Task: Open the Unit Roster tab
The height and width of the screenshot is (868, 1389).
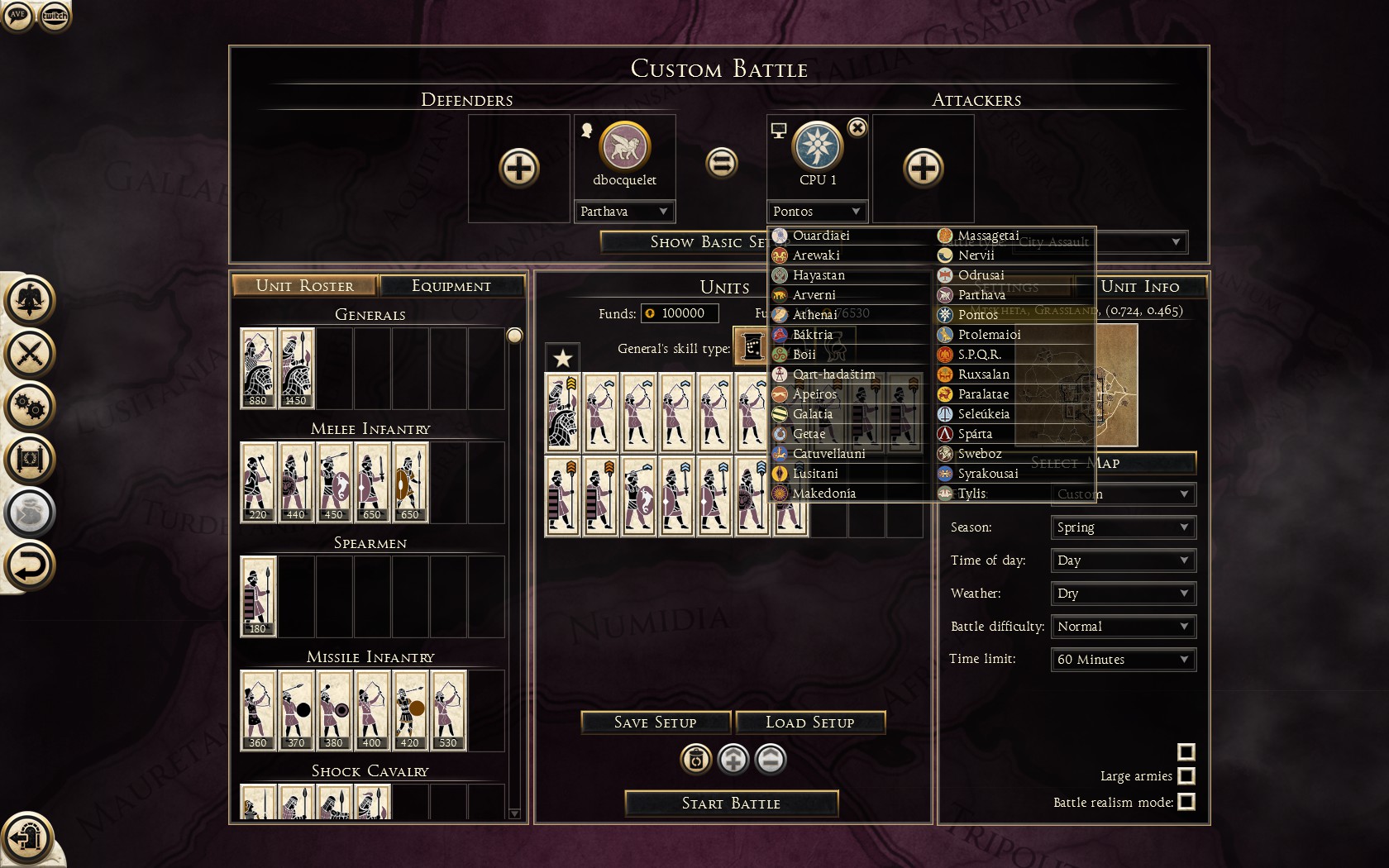Action: (304, 286)
